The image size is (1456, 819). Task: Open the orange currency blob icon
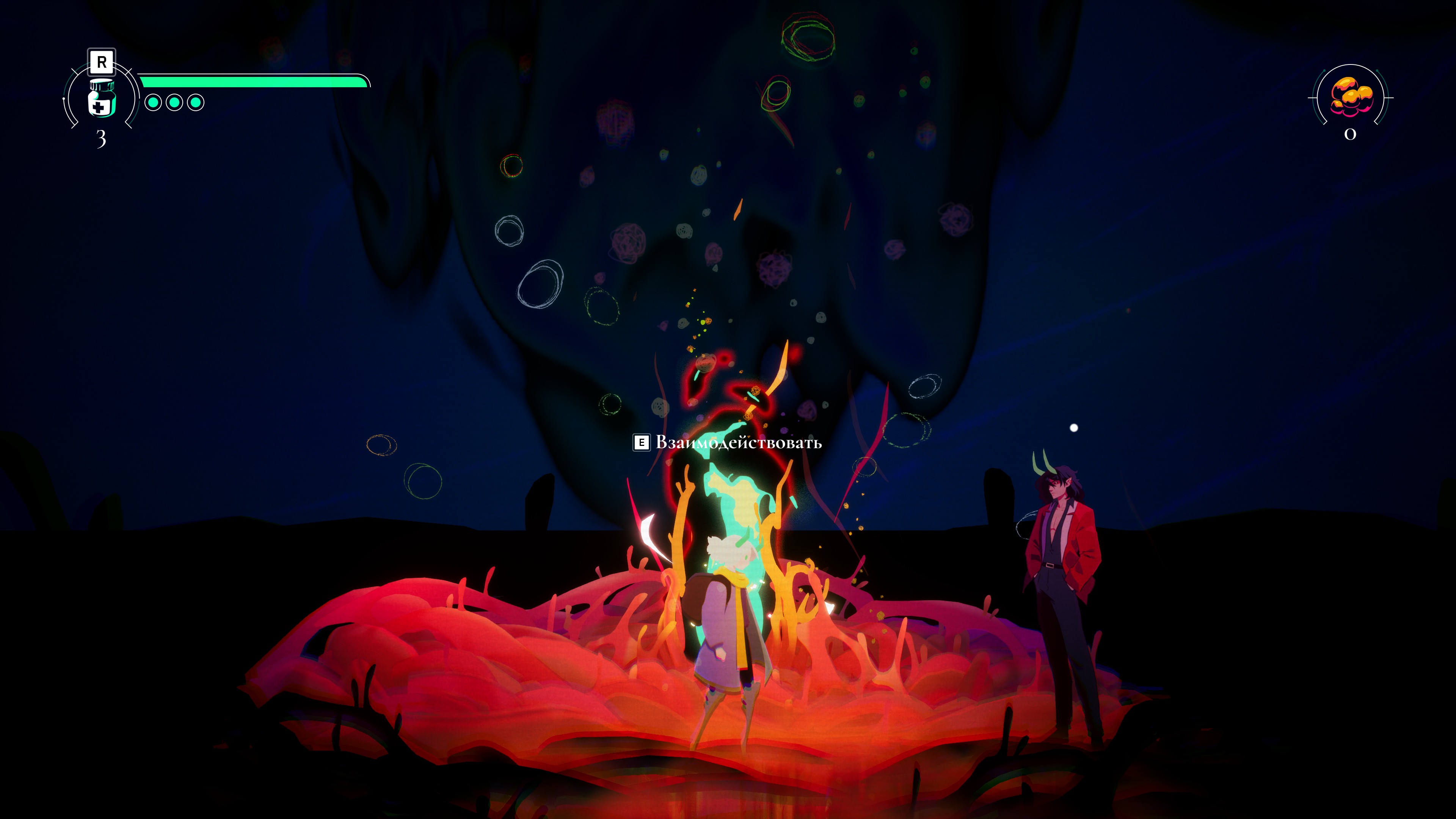pyautogui.click(x=1350, y=97)
